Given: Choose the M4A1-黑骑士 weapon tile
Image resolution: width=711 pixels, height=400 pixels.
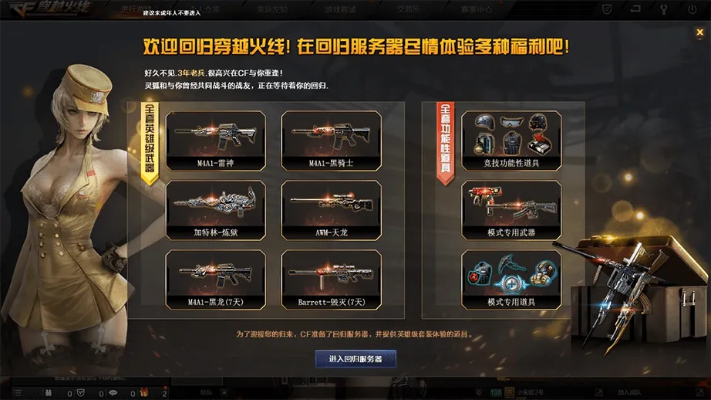Looking at the screenshot, I should (331, 140).
